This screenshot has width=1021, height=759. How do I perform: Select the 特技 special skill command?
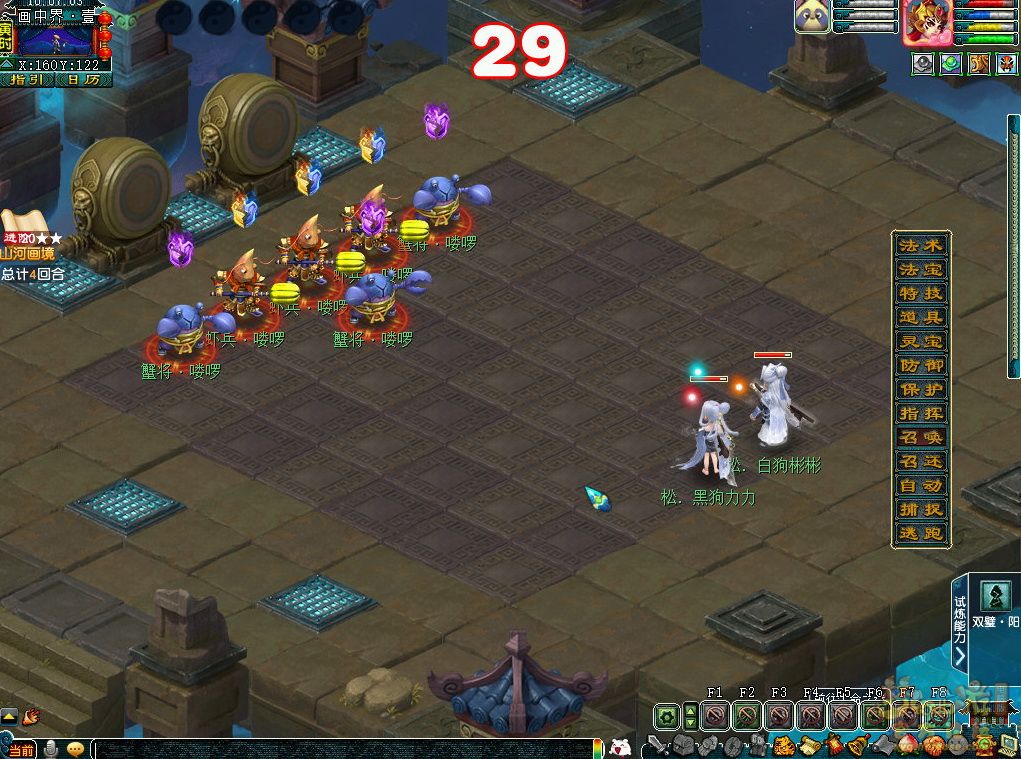pos(921,294)
